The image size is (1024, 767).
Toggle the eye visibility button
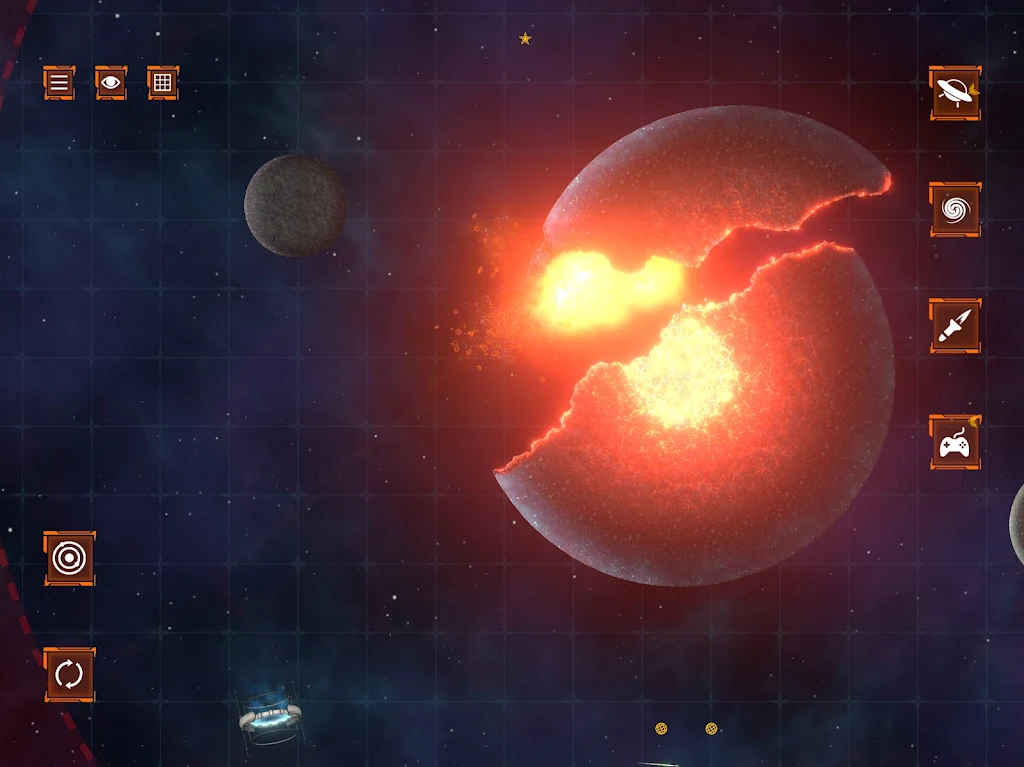[x=111, y=83]
